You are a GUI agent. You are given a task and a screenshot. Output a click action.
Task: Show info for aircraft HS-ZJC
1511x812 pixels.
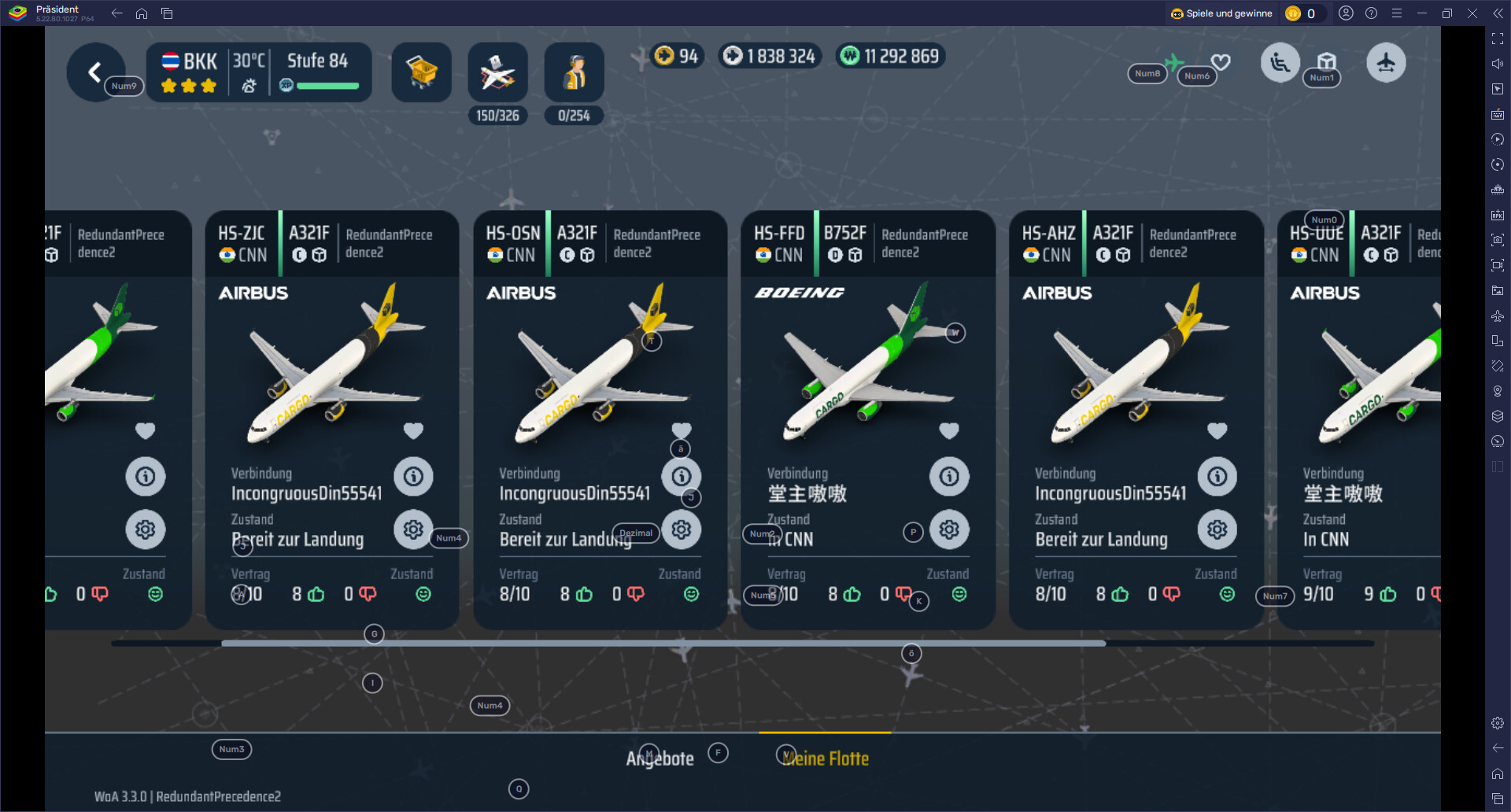pos(413,476)
